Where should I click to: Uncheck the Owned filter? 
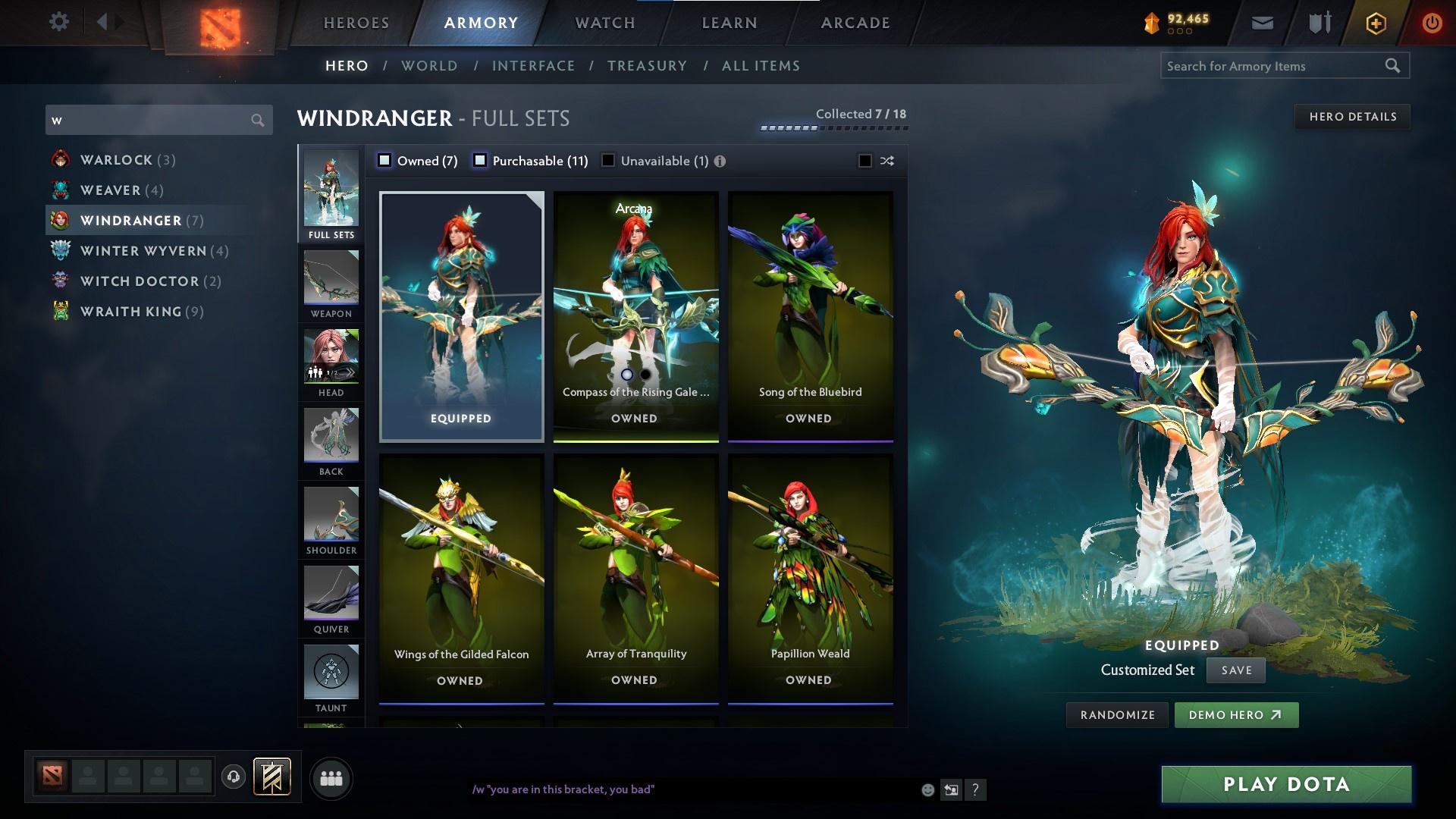point(385,160)
